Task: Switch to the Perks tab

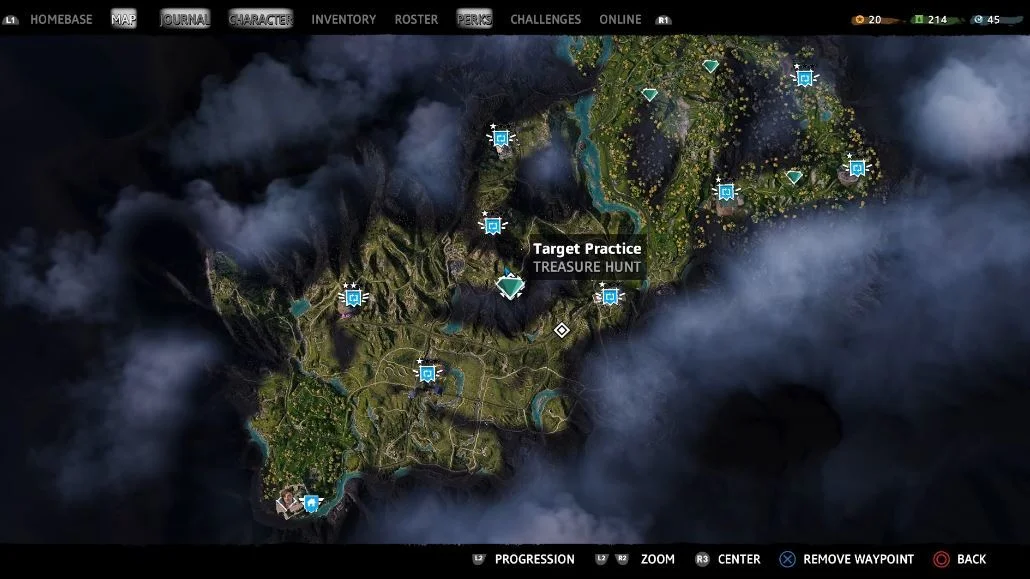Action: point(474,19)
